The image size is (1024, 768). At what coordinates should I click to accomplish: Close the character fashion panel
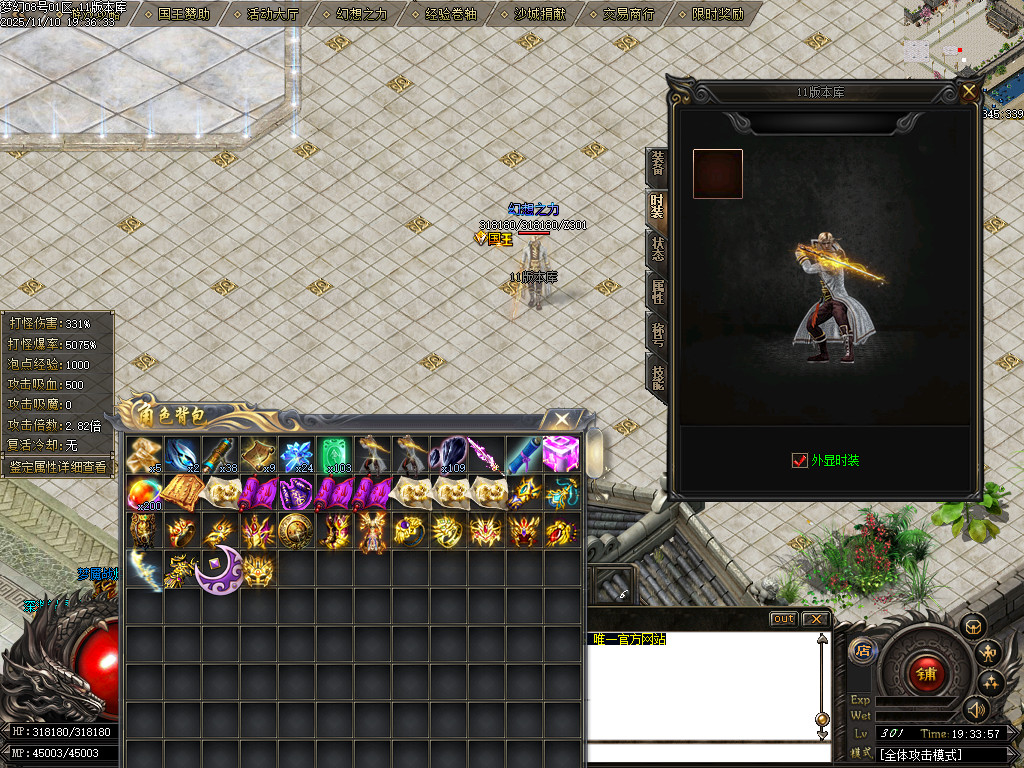point(968,92)
